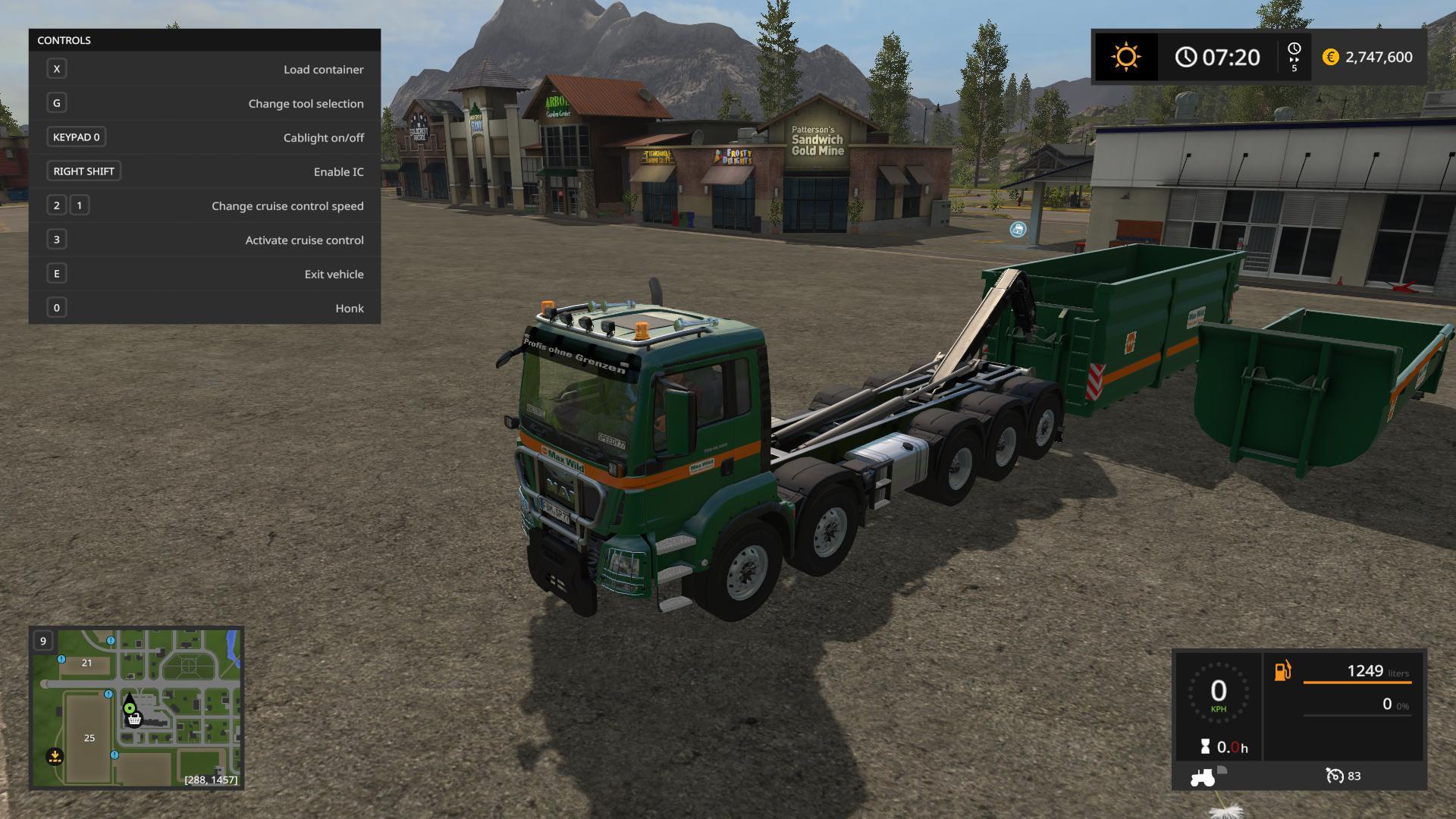Screen dimensions: 1456x819
Task: Select field 25 on the minimap
Action: (x=89, y=738)
